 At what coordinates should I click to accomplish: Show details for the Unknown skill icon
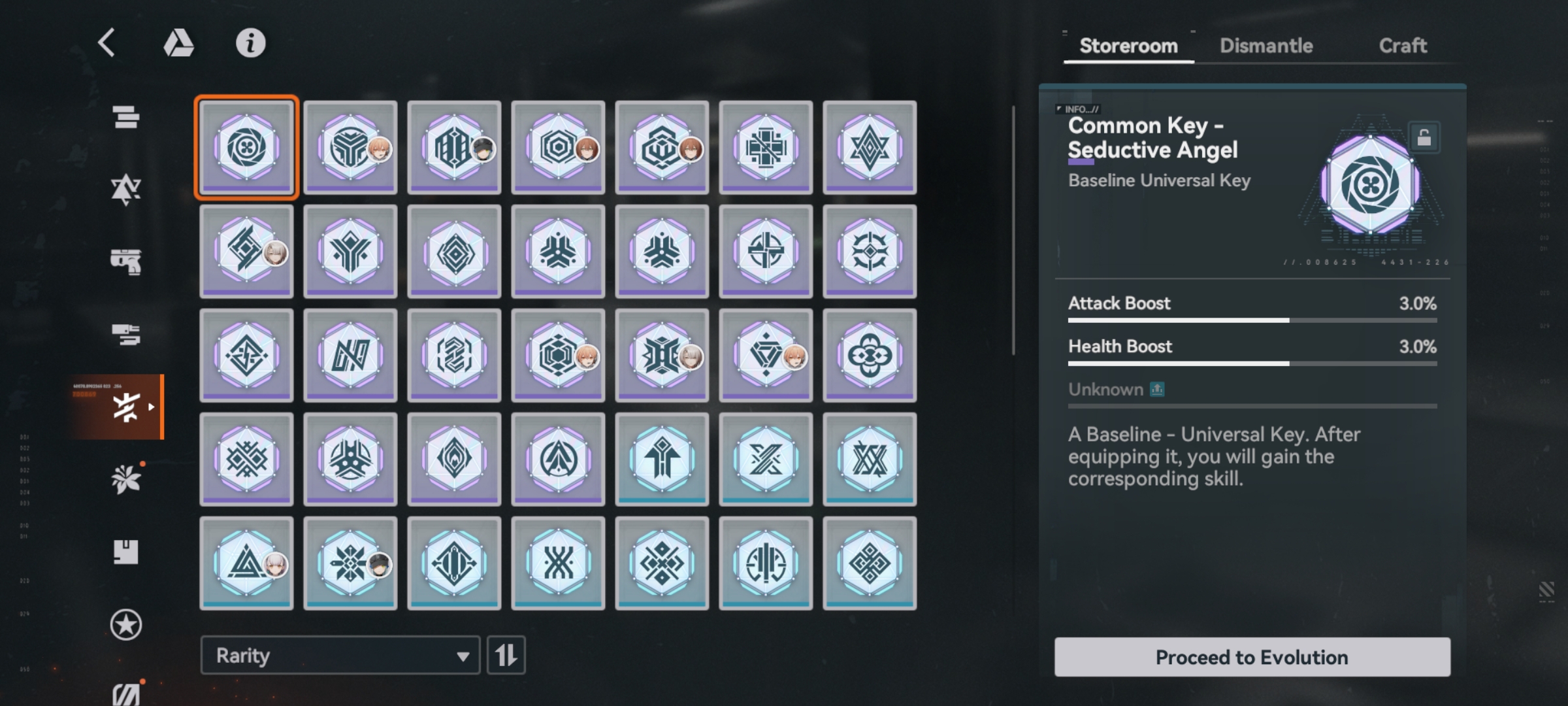1157,390
